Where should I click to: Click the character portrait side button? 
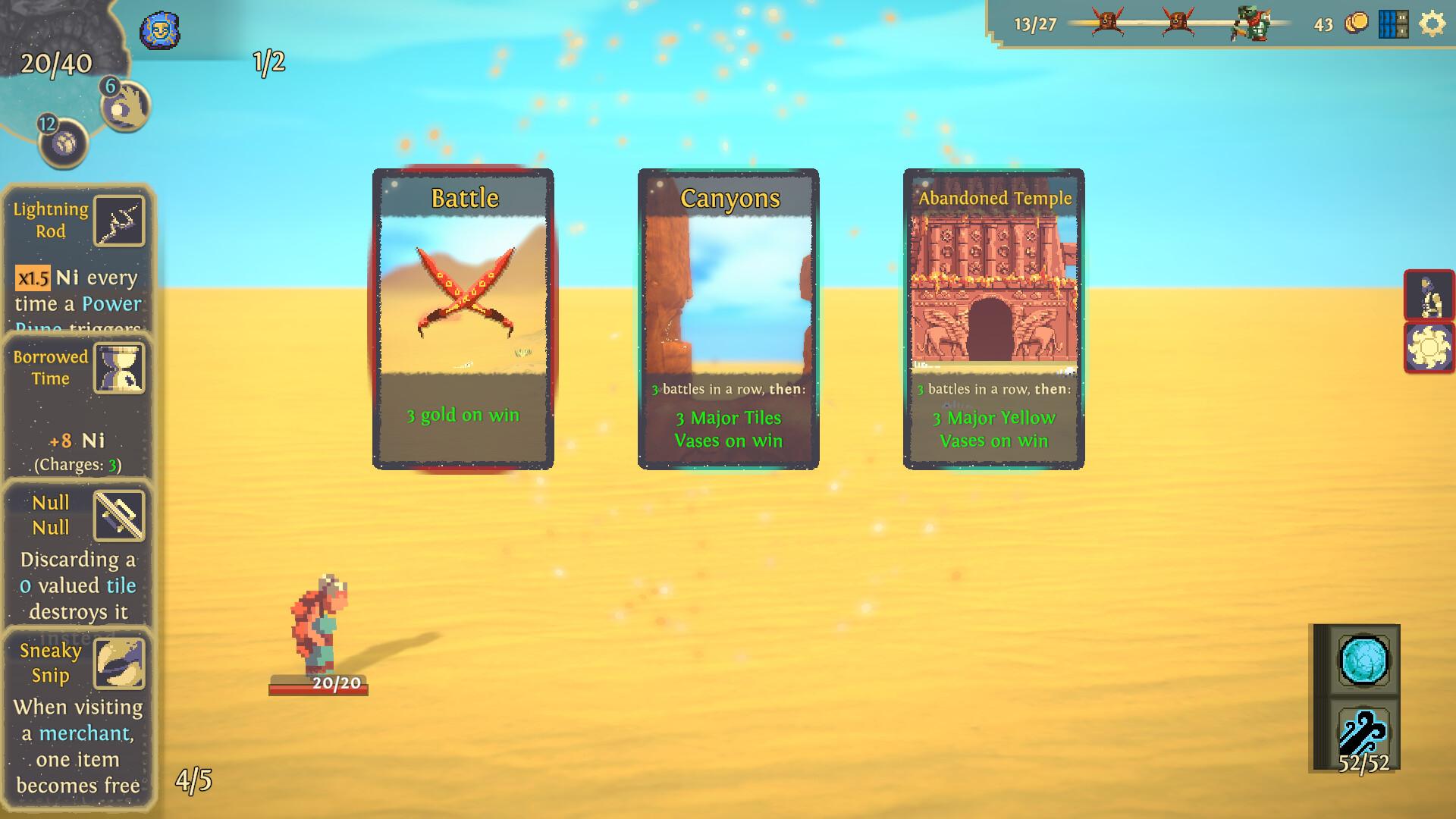(1429, 295)
